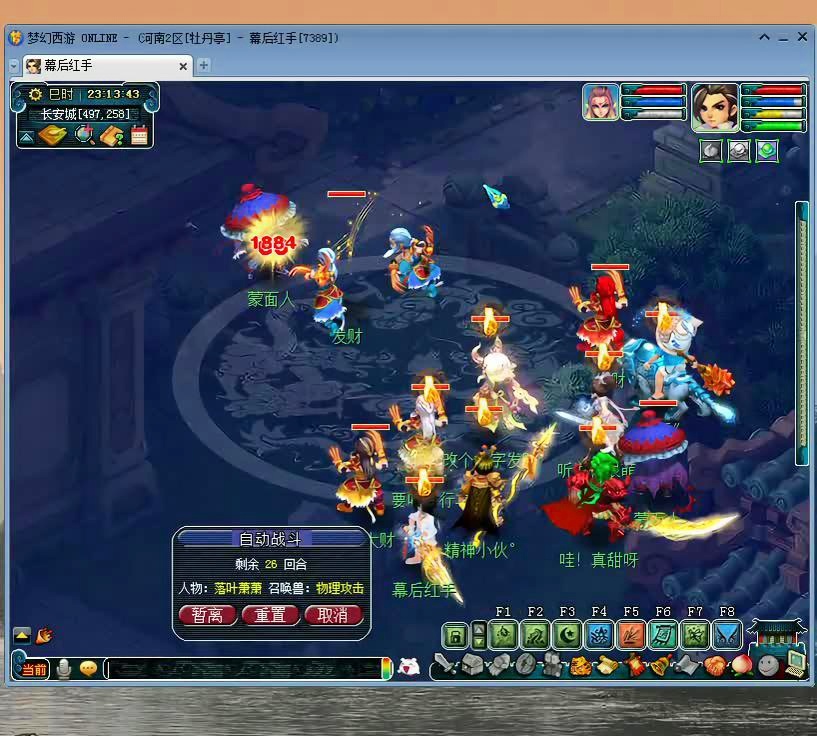Open the sword attack menu icon
The width and height of the screenshot is (817, 736).
(x=445, y=664)
